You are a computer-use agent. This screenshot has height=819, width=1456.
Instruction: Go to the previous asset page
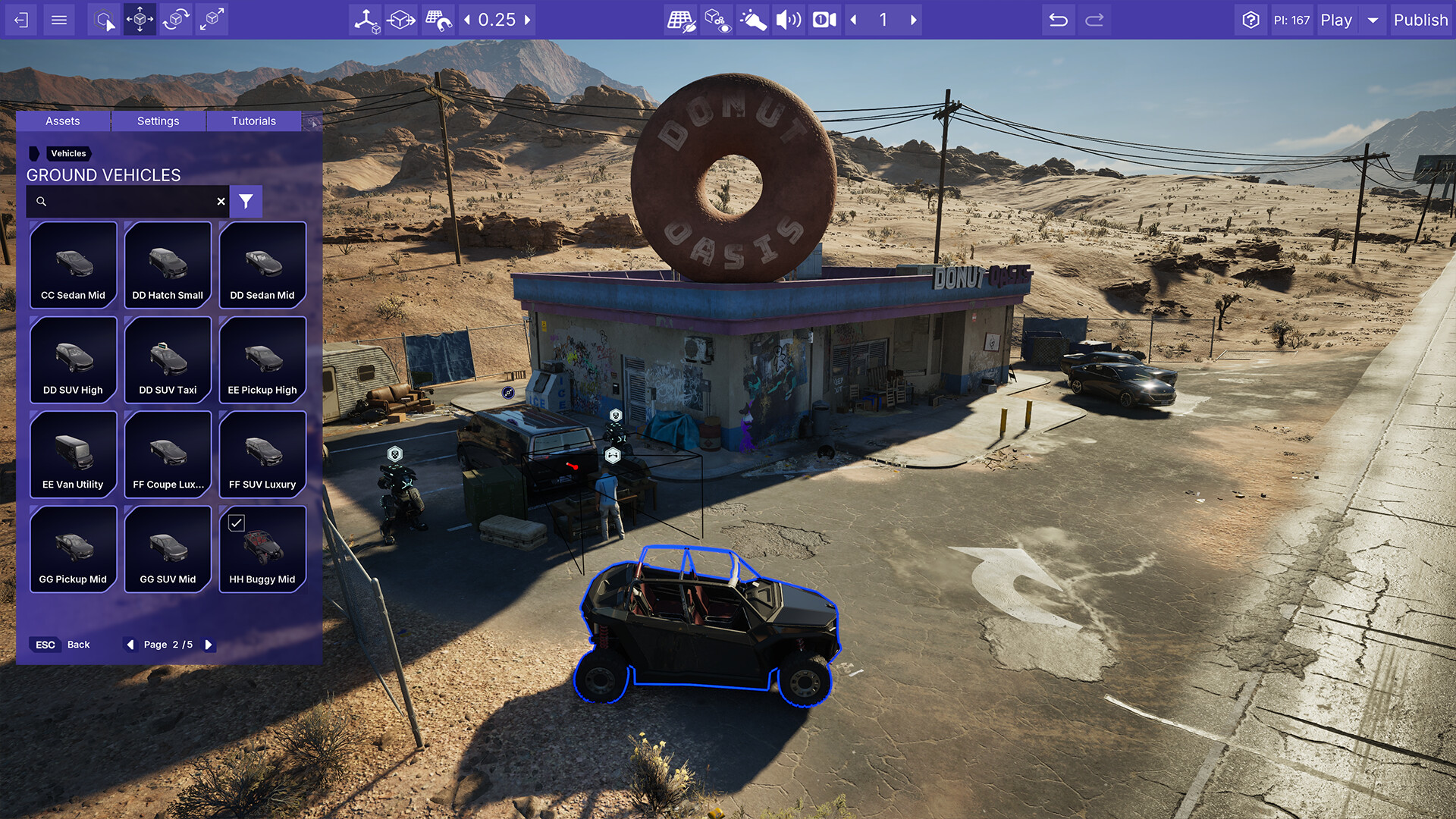[x=130, y=645]
